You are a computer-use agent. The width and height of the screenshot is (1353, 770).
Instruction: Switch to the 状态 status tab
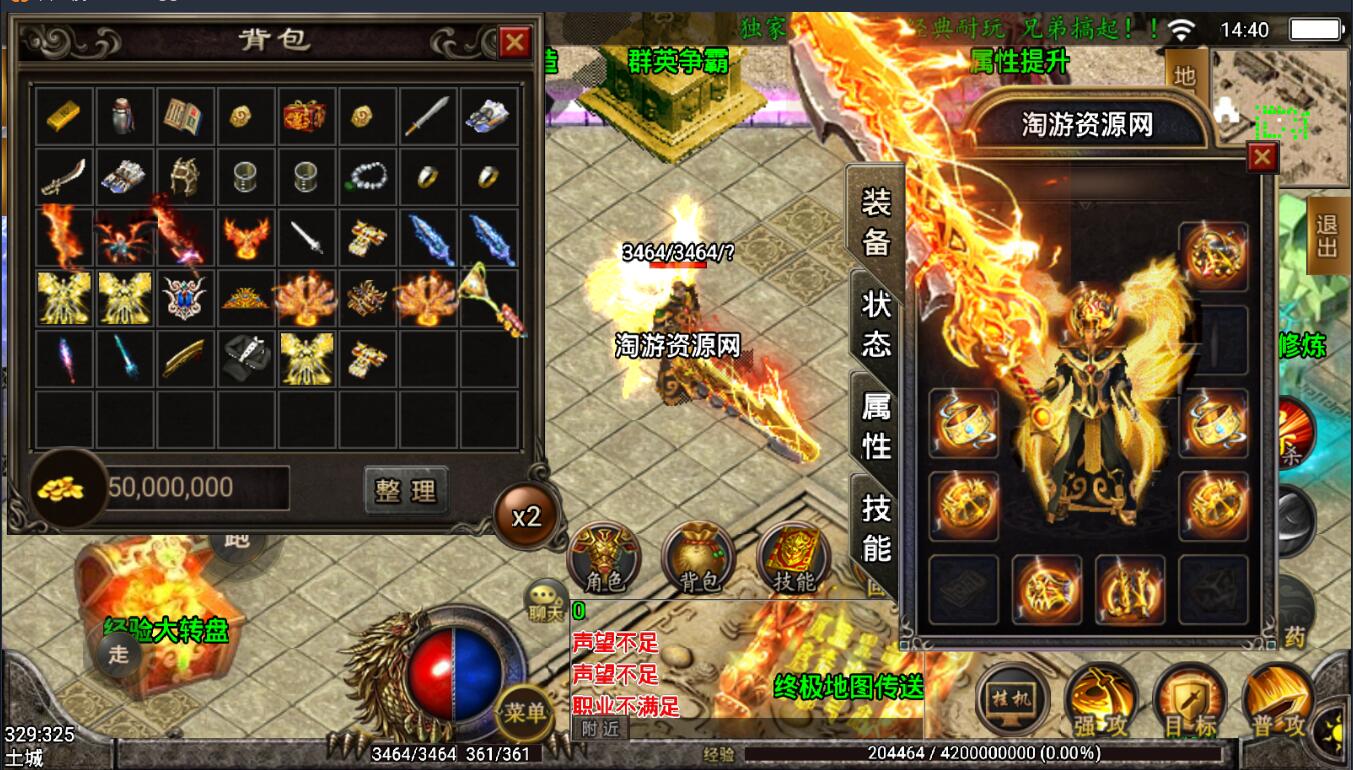click(x=875, y=324)
